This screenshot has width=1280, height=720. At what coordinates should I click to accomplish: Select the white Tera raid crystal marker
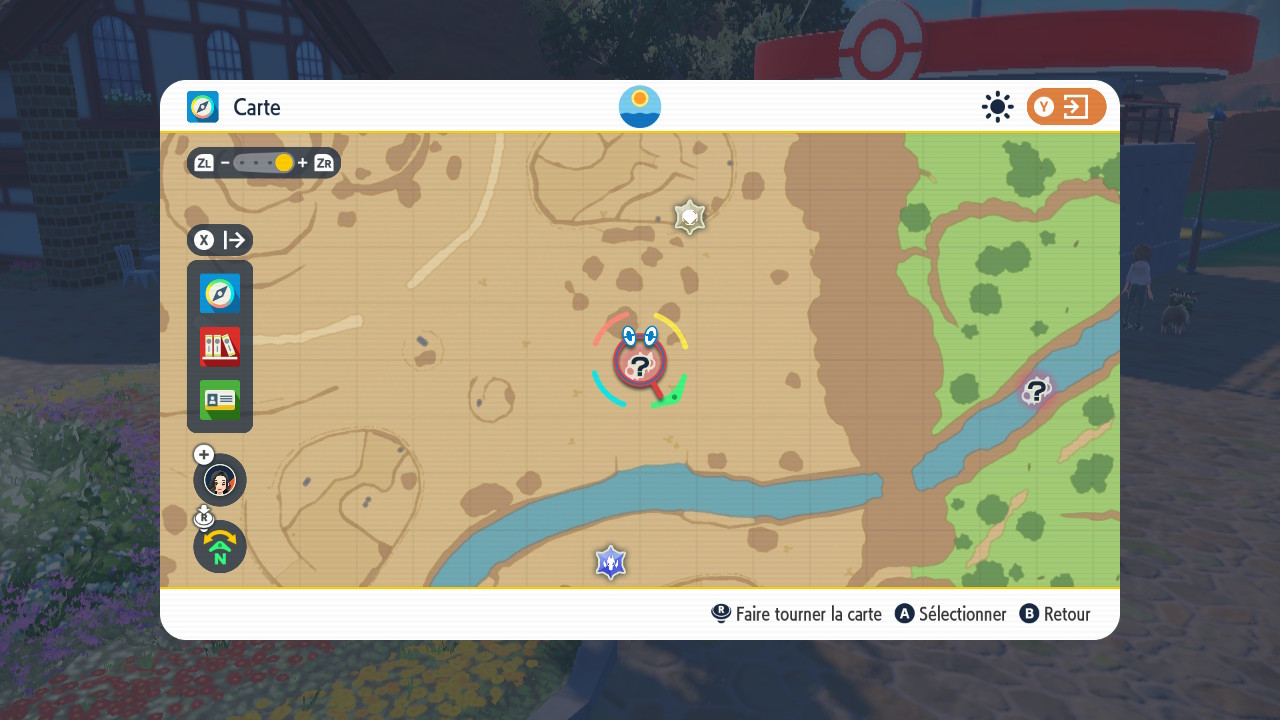[690, 216]
